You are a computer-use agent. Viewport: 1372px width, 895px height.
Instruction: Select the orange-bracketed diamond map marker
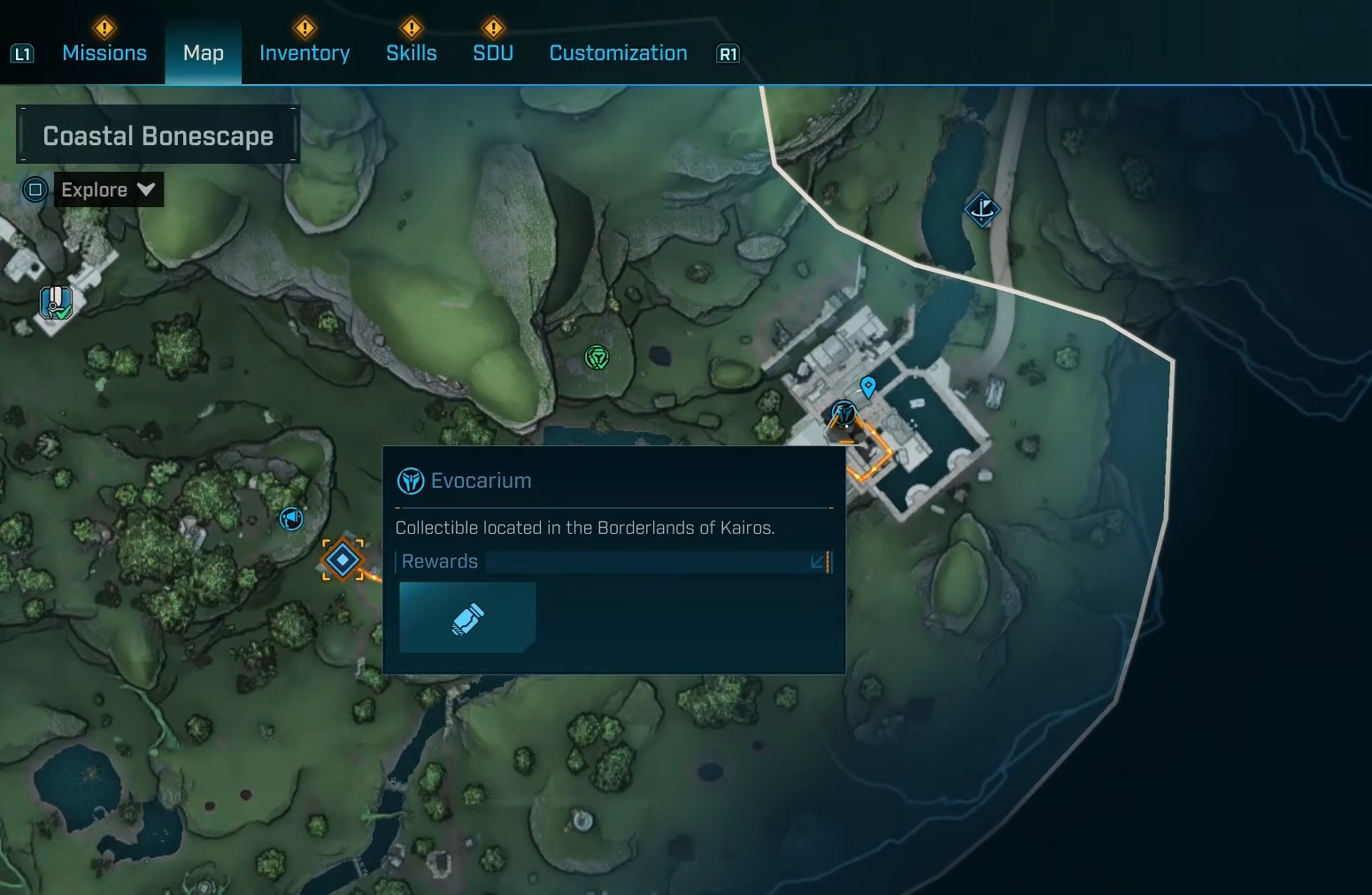343,559
